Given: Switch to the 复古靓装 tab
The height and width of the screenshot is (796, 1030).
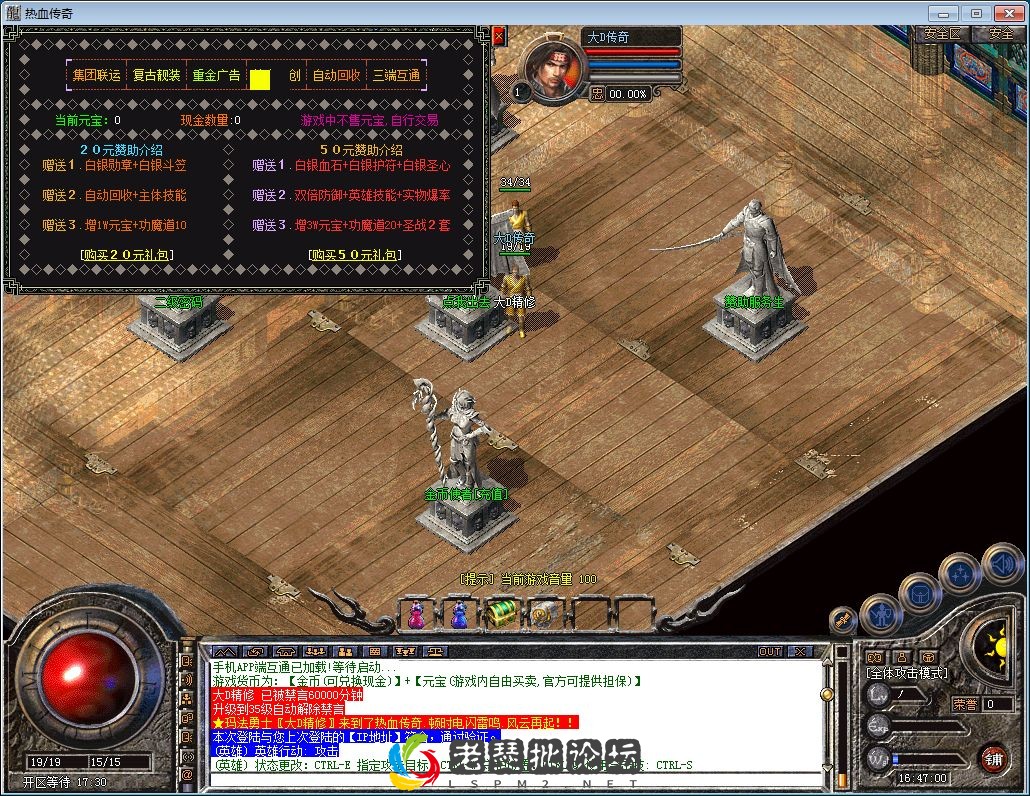Looking at the screenshot, I should click(157, 75).
